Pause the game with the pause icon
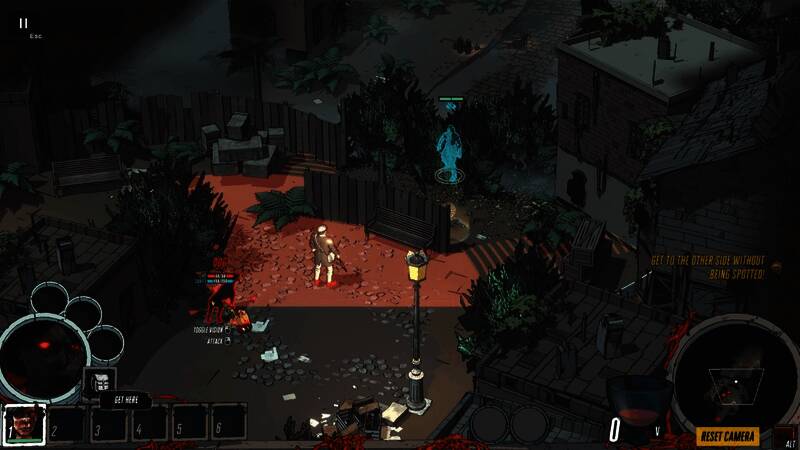Image resolution: width=800 pixels, height=450 pixels. tap(24, 23)
